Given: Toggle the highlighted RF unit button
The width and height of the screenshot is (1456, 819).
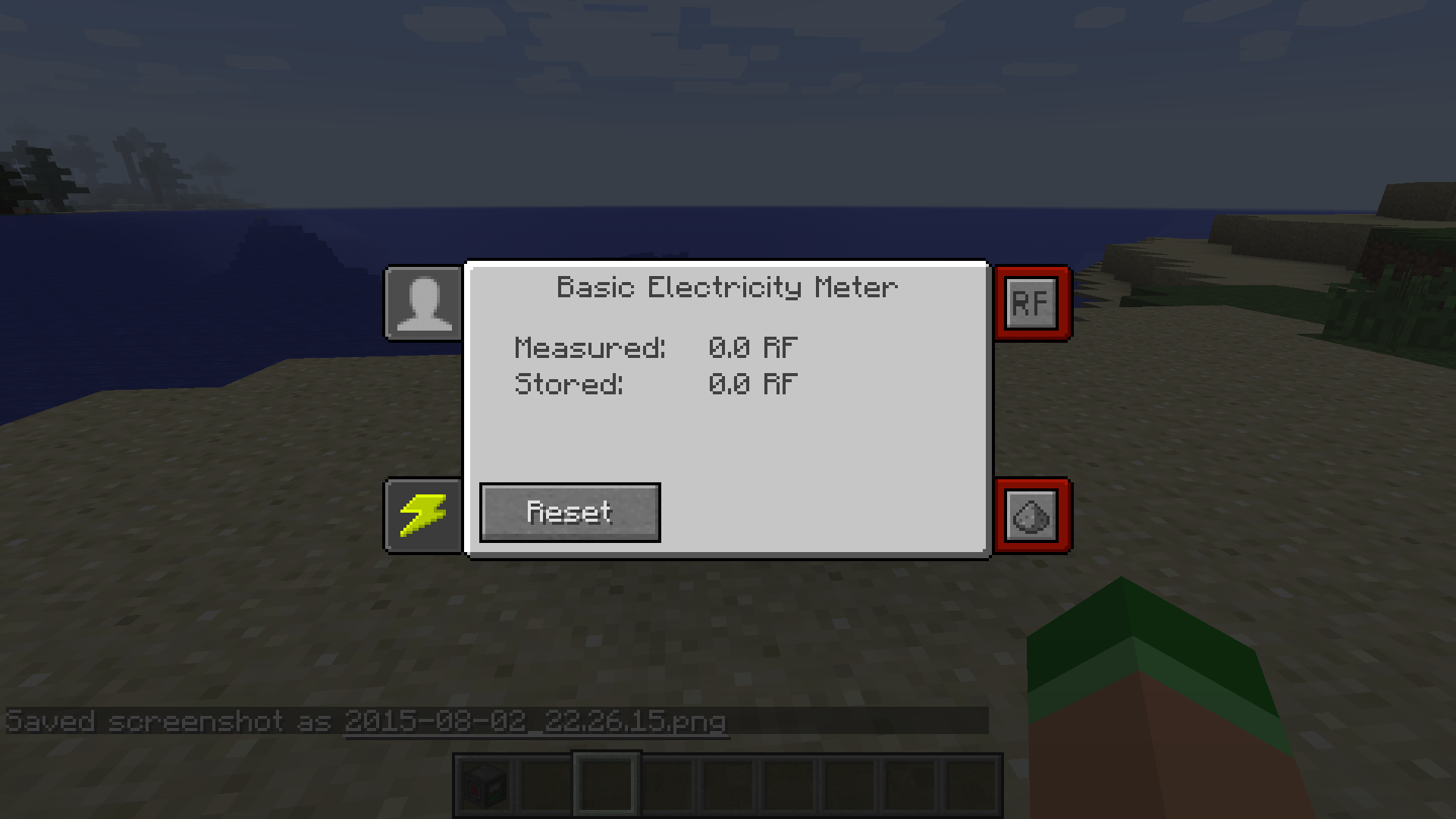Looking at the screenshot, I should pyautogui.click(x=1033, y=303).
